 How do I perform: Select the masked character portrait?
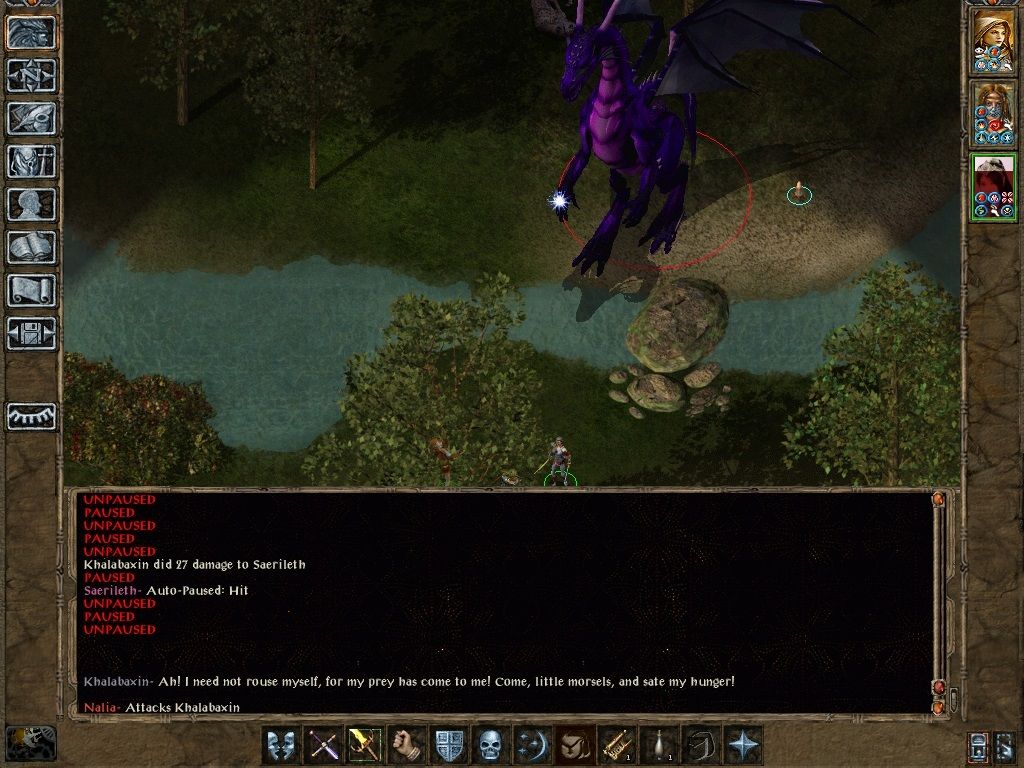[993, 113]
